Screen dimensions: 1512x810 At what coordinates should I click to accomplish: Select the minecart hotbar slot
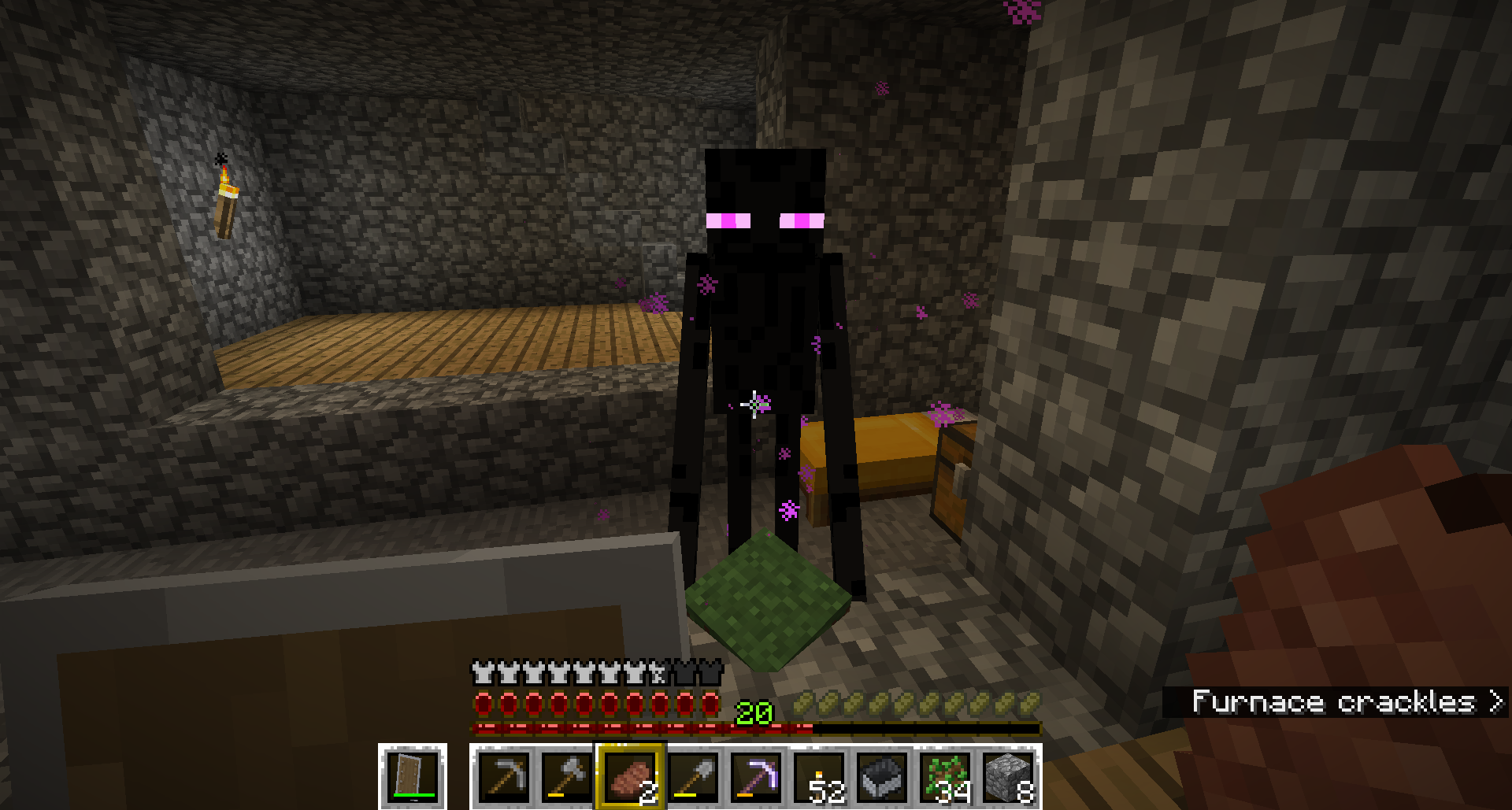(x=883, y=776)
